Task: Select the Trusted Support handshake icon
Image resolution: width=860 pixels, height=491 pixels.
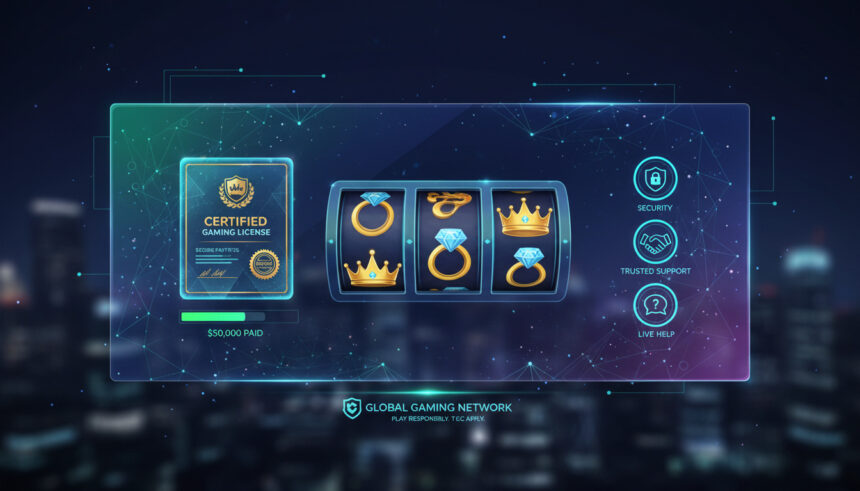Action: click(655, 242)
